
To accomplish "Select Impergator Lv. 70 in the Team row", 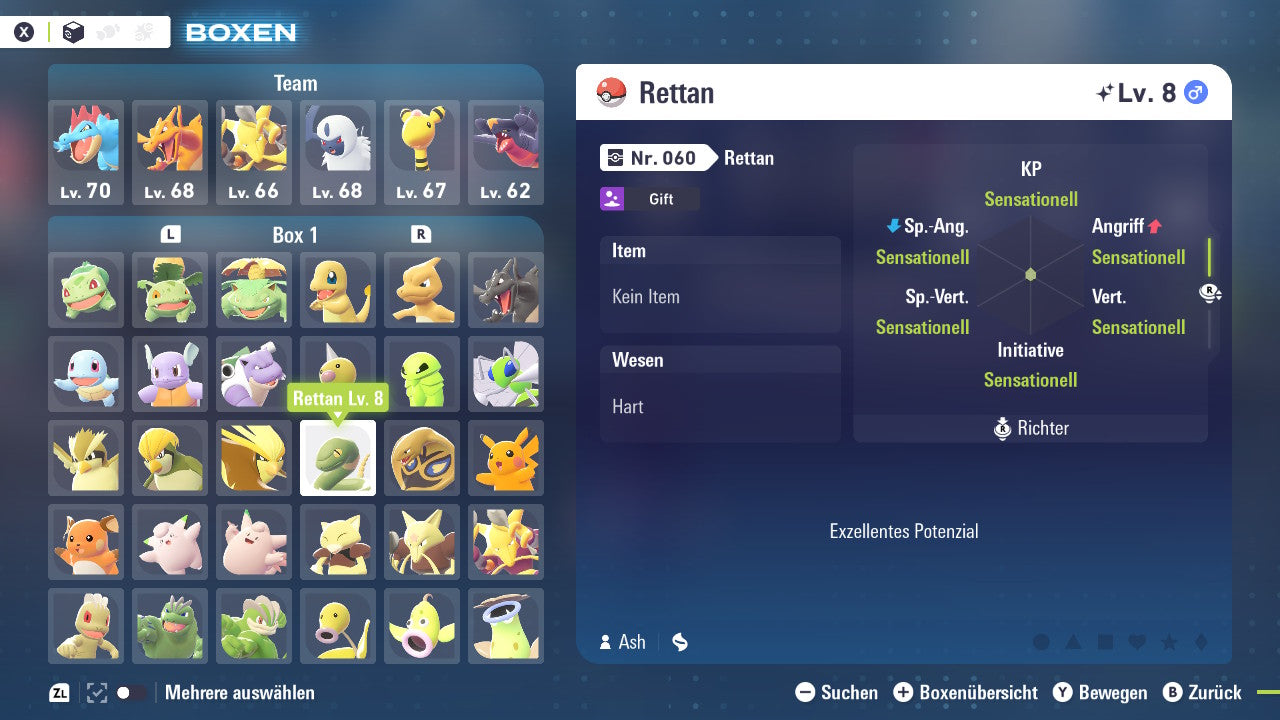I will [85, 150].
